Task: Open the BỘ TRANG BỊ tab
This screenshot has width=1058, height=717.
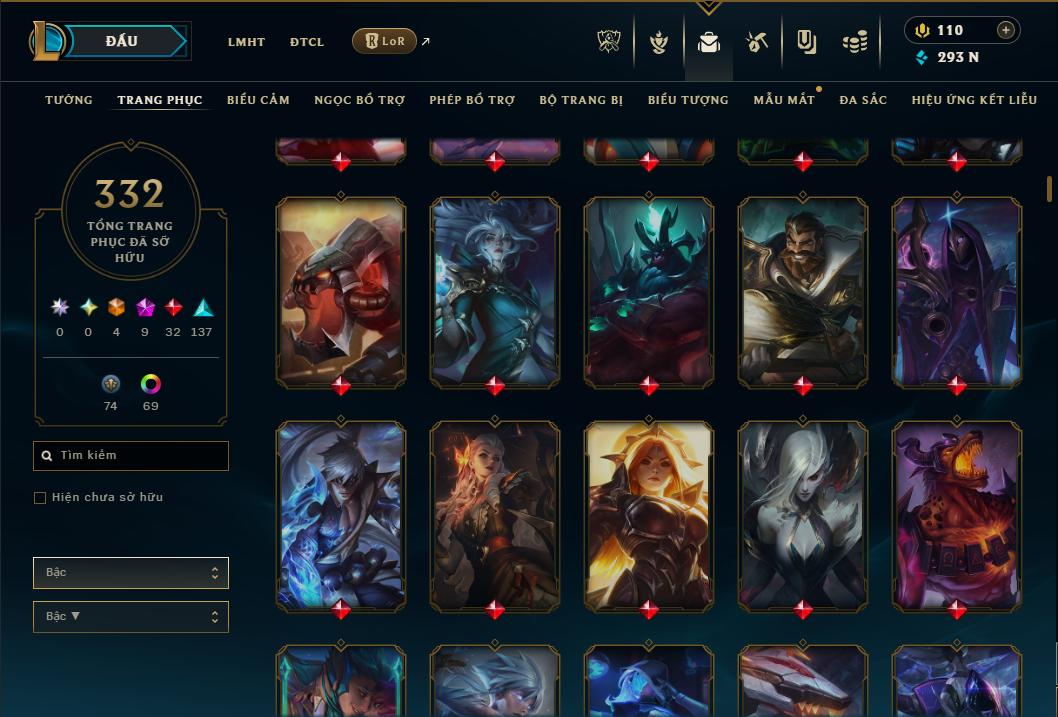Action: (x=581, y=100)
